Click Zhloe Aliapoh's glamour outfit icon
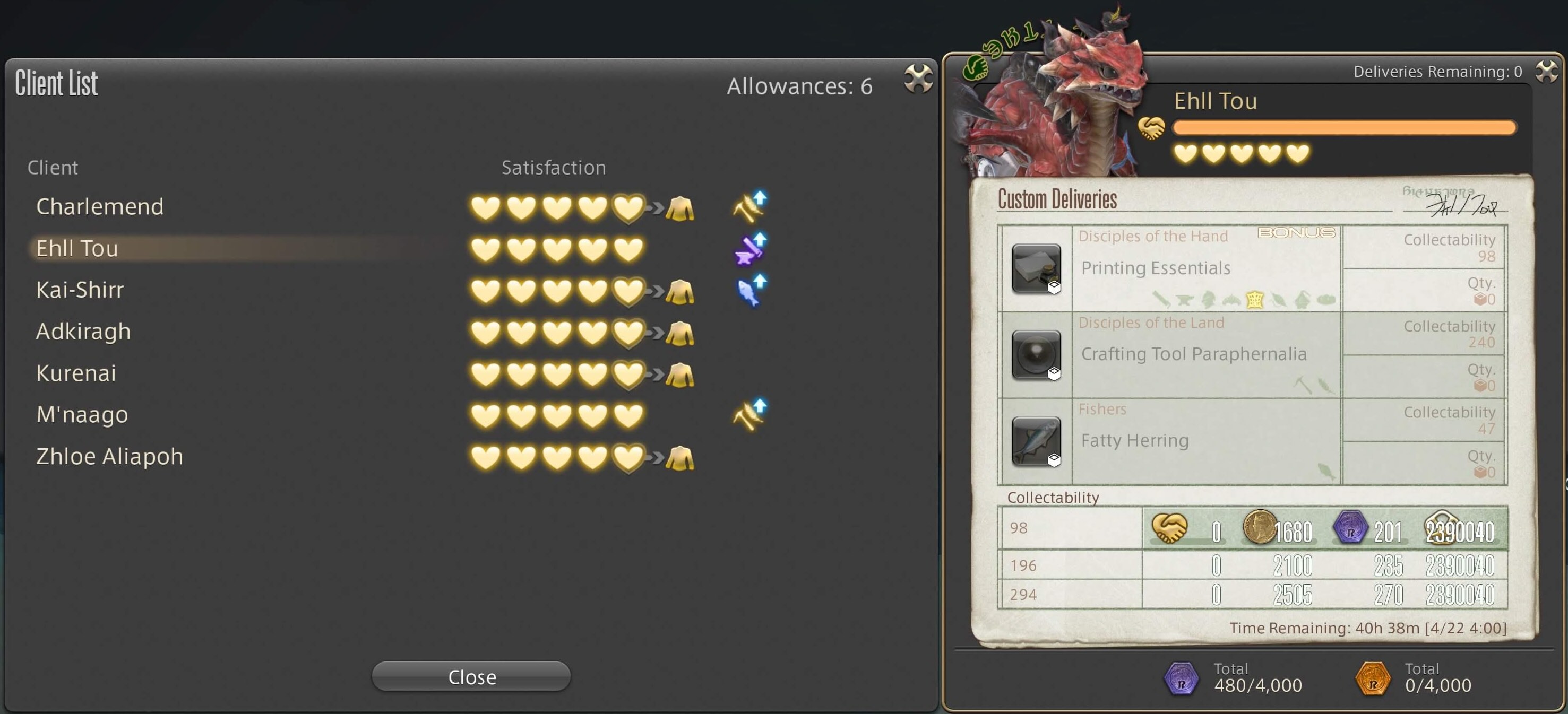Screen dimensions: 1568x714 [679, 458]
